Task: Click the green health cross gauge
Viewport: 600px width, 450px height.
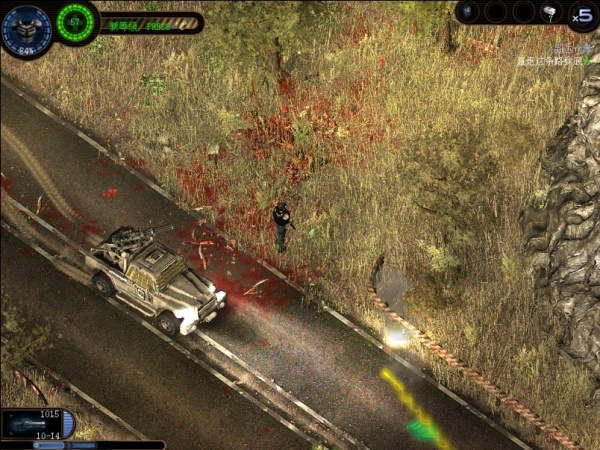Action: [x=74, y=20]
